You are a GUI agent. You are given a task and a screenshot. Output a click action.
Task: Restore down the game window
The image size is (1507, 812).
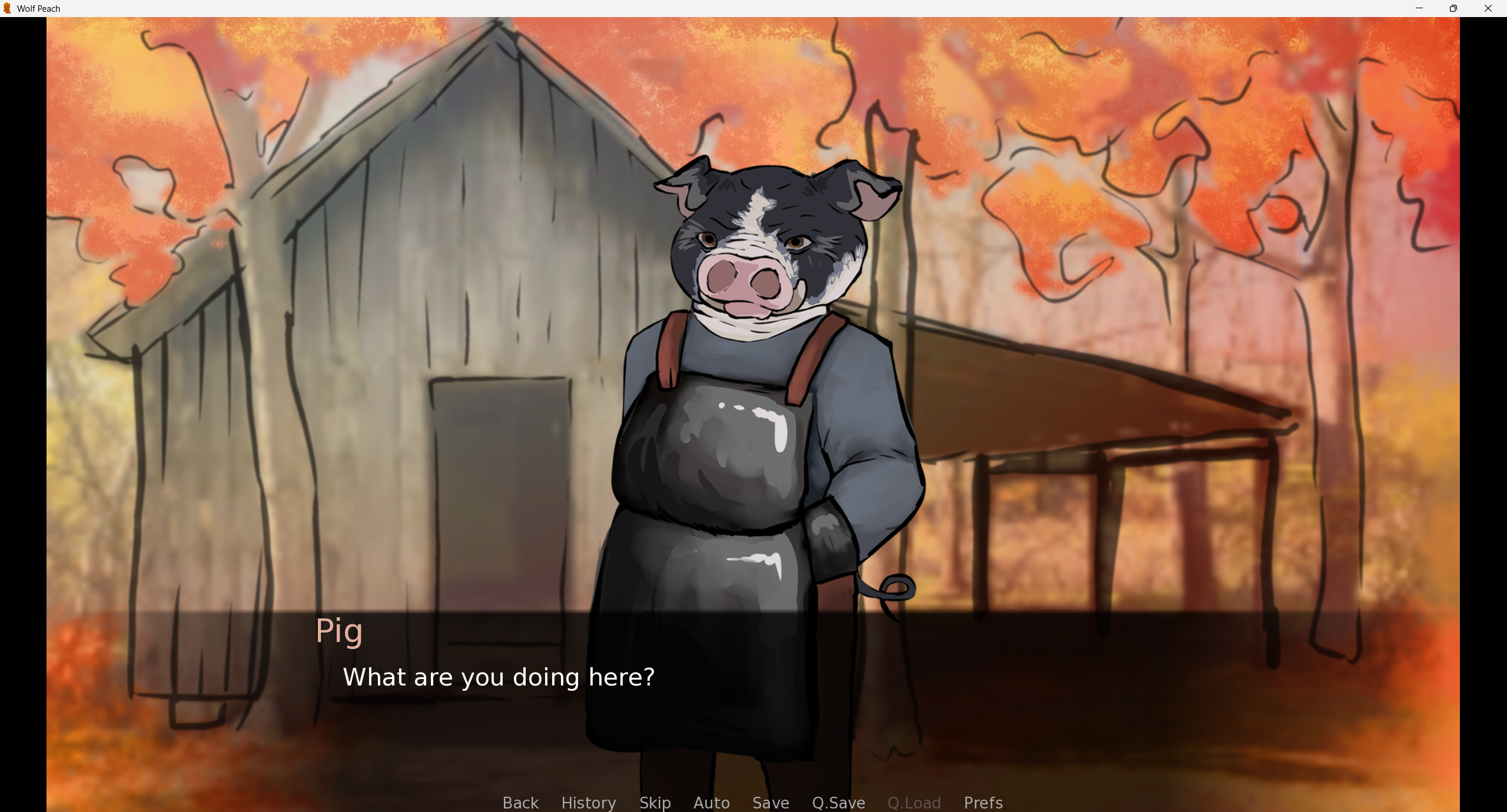pyautogui.click(x=1453, y=8)
